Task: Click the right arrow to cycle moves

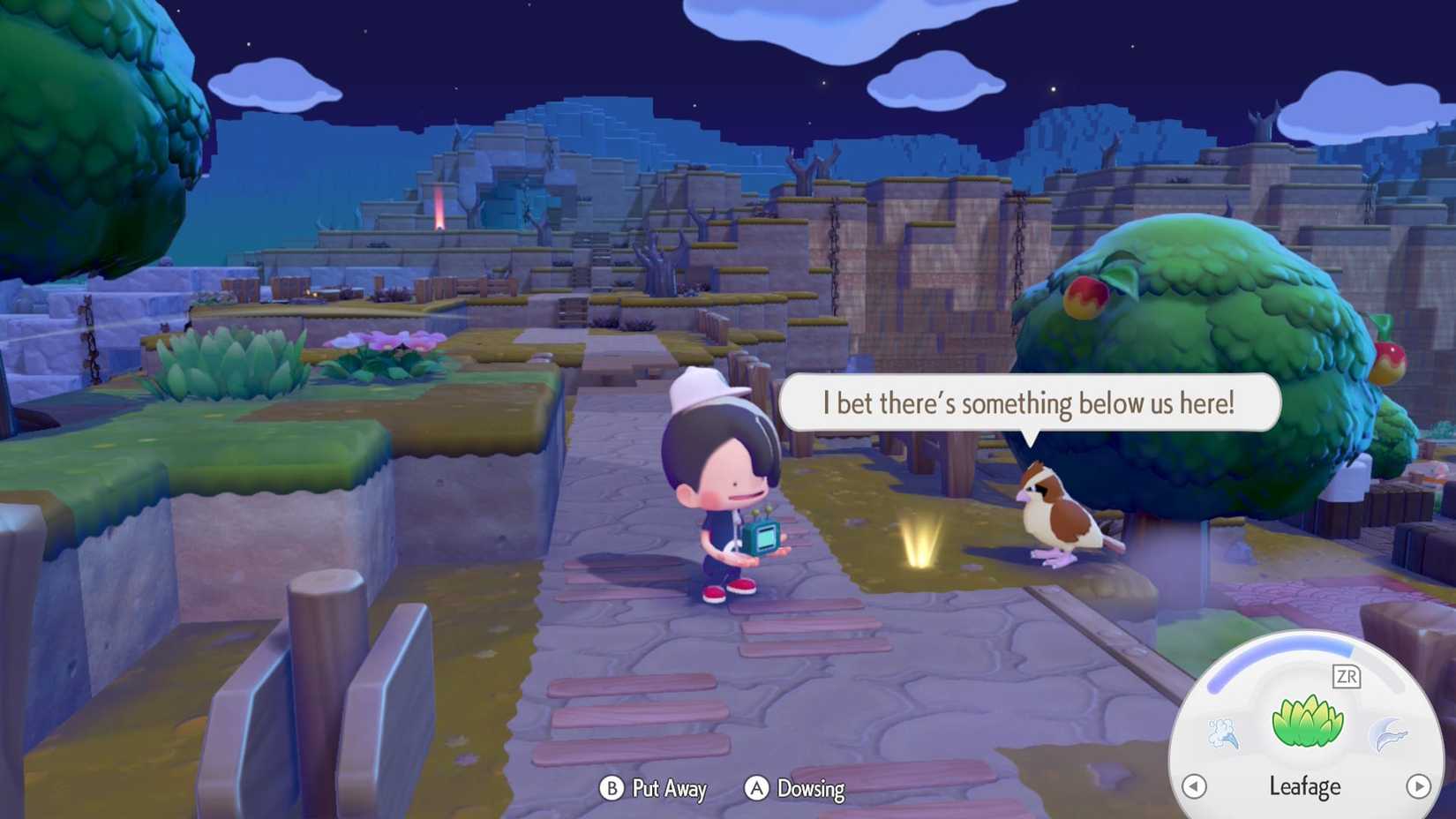Action: (x=1418, y=785)
